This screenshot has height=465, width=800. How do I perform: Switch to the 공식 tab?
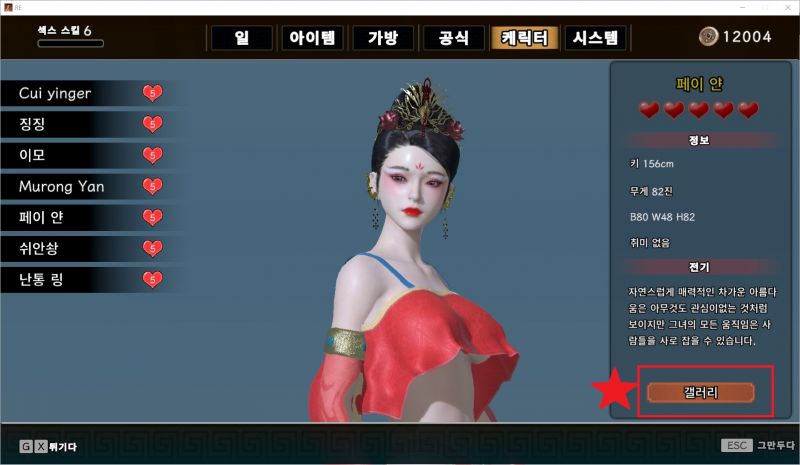[453, 38]
